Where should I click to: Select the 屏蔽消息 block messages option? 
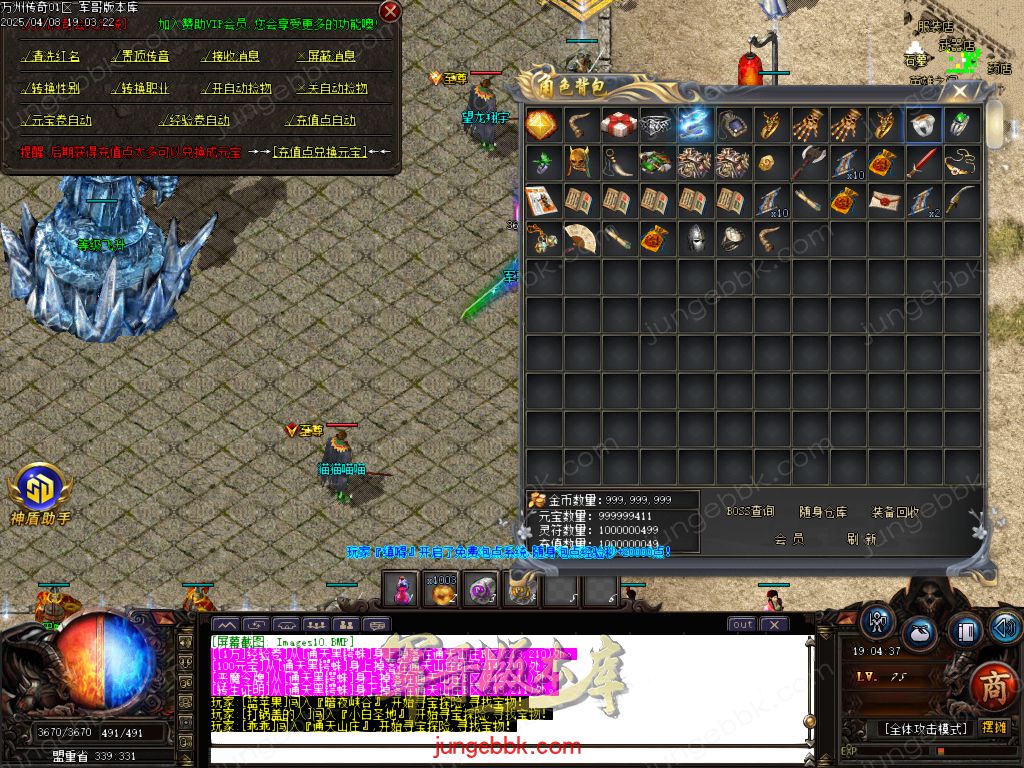click(326, 57)
